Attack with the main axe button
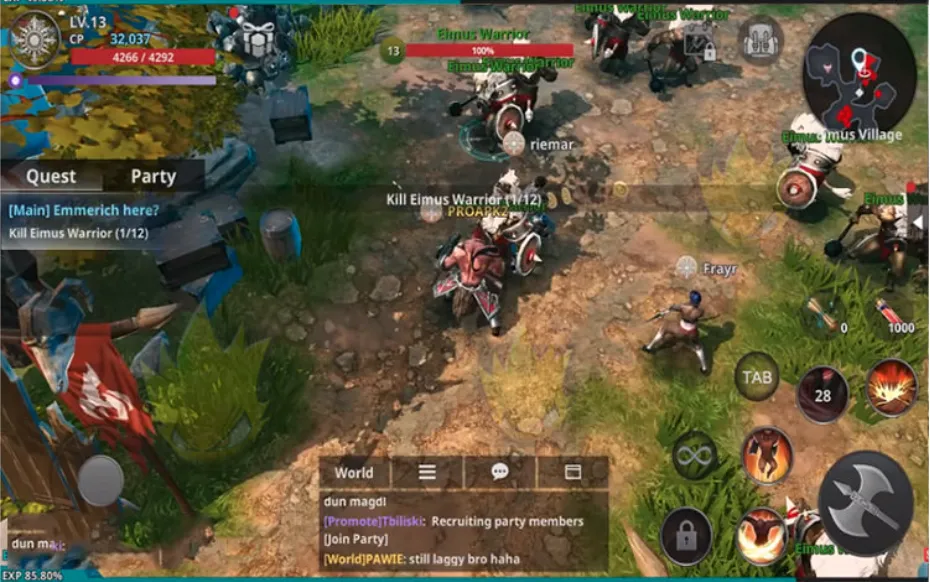 click(x=865, y=503)
